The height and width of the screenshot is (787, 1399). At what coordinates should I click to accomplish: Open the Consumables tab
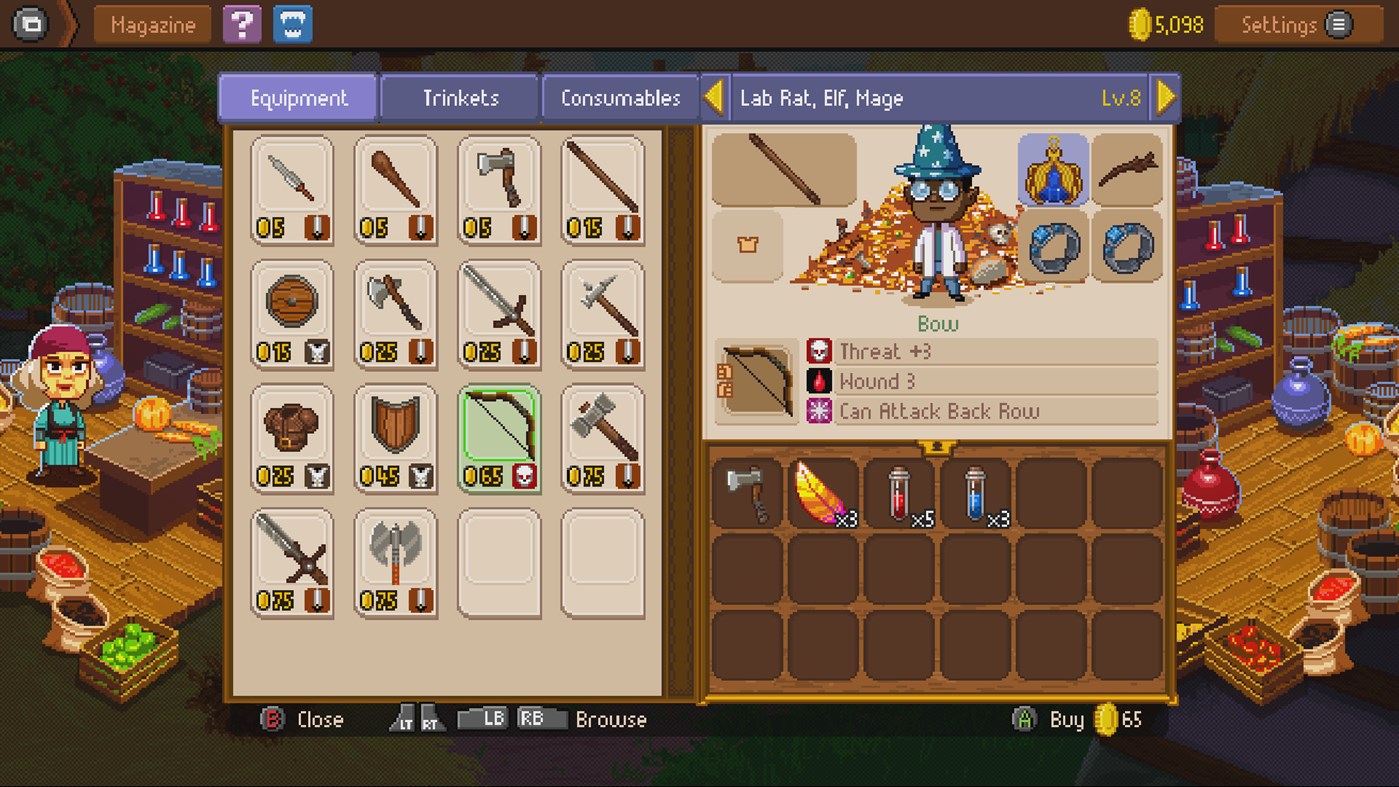click(x=620, y=97)
